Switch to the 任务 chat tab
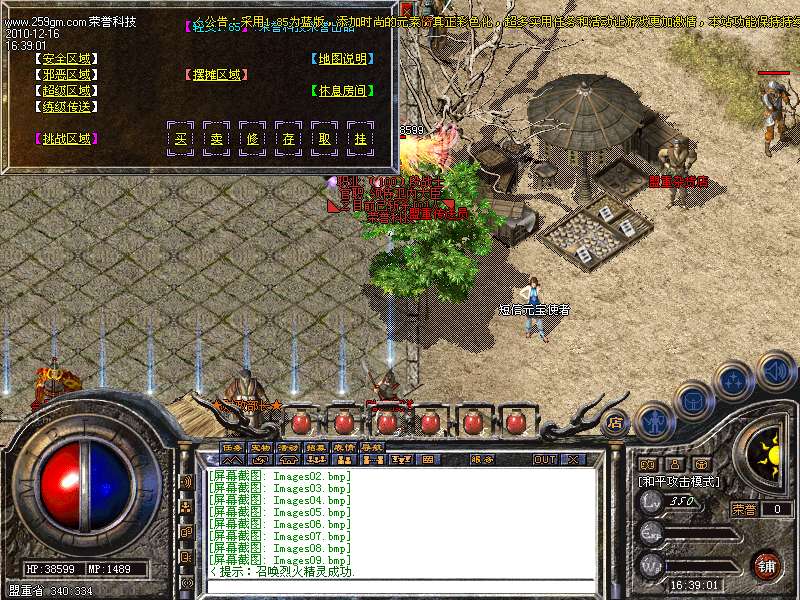The width and height of the screenshot is (800, 600). [232, 447]
